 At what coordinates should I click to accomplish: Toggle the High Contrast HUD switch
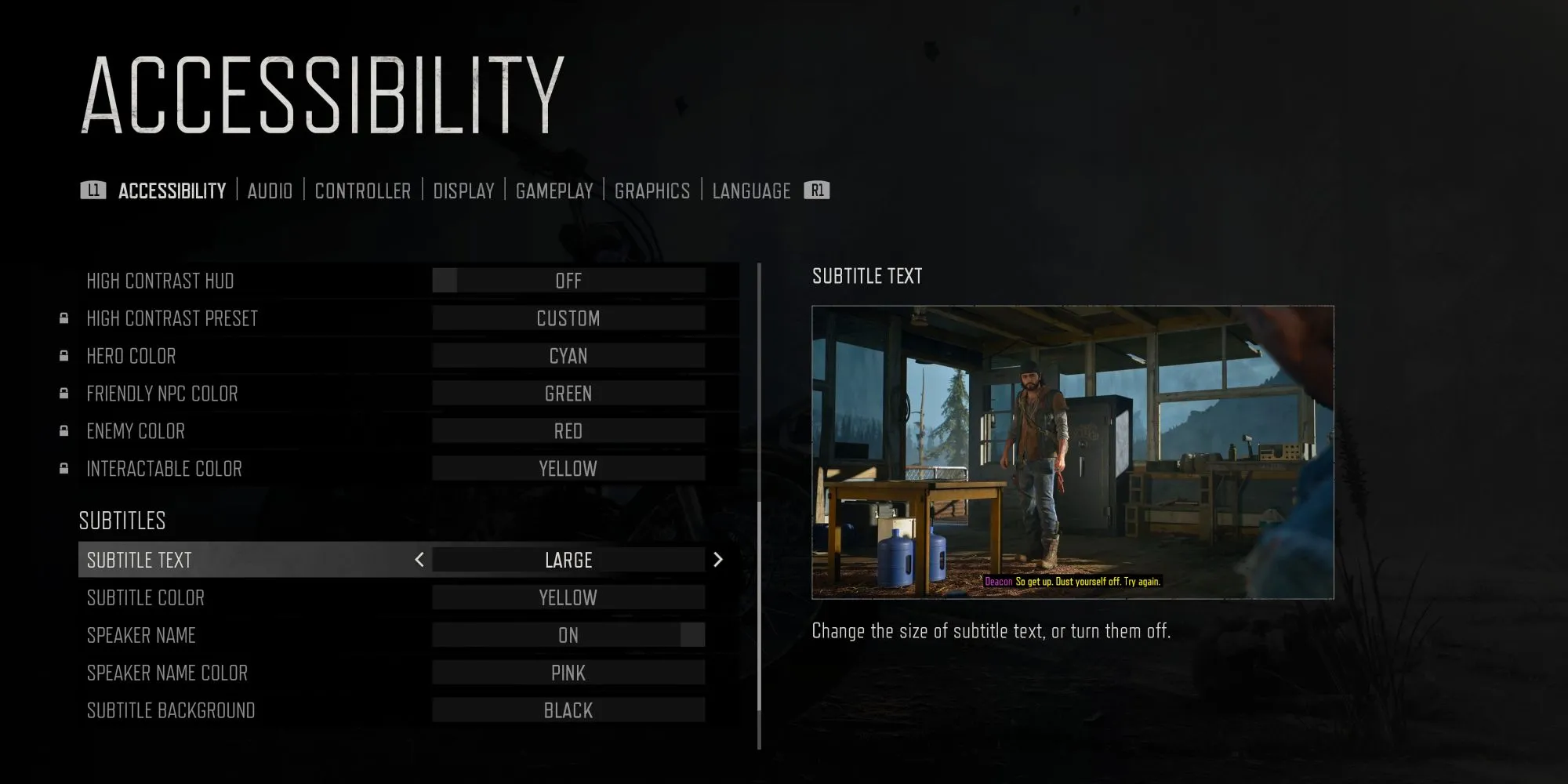click(x=568, y=281)
